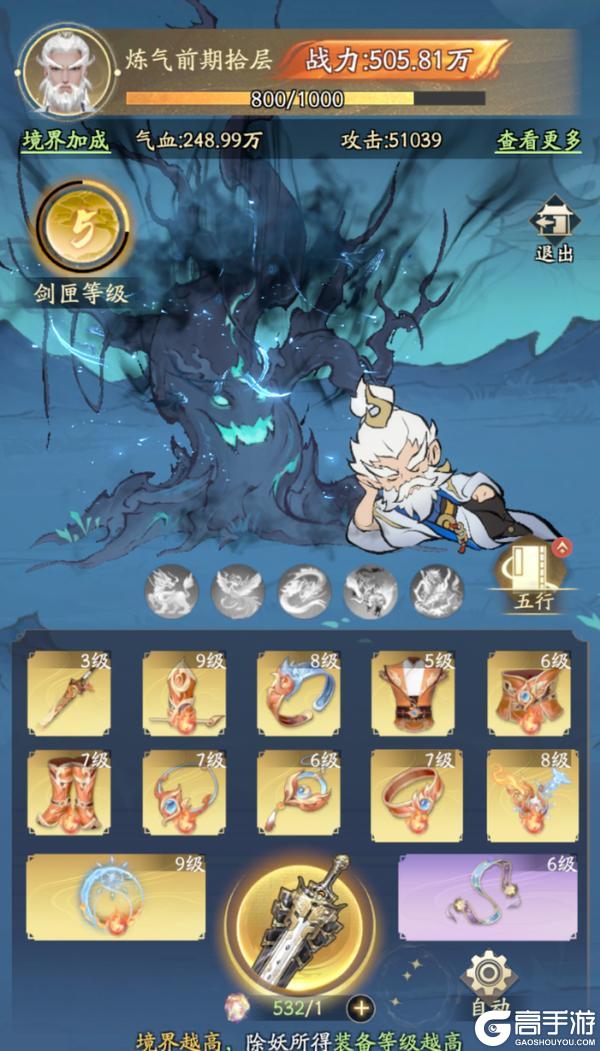This screenshot has height=1051, width=600.
Task: Select the 6级 belt equipment slot
Action: pos(528,691)
